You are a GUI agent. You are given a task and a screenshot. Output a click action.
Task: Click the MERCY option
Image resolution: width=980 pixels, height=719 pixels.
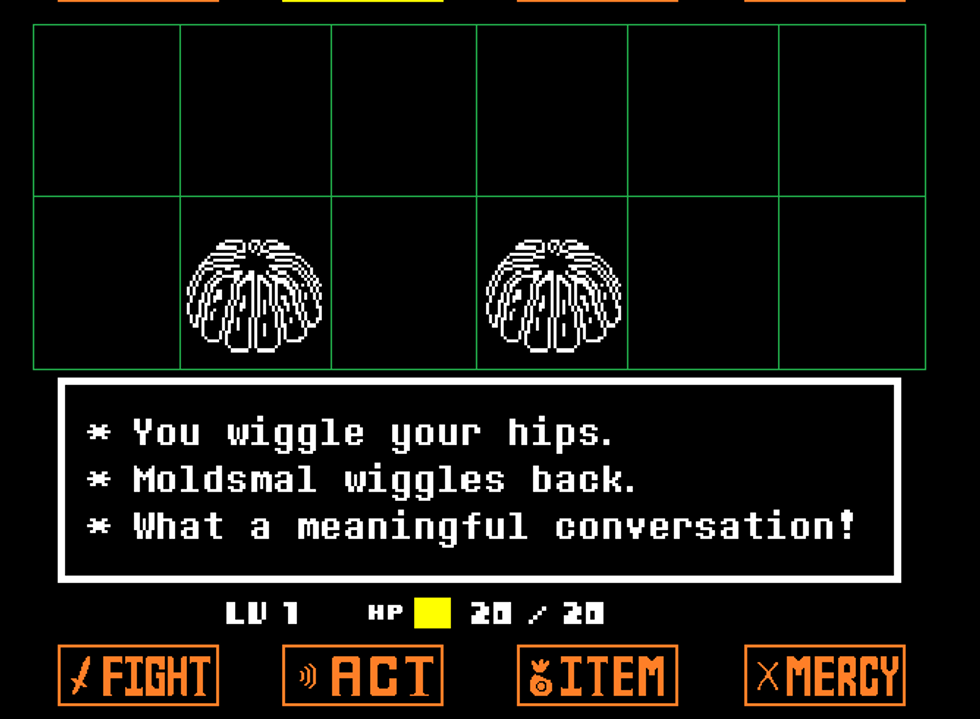[824, 676]
